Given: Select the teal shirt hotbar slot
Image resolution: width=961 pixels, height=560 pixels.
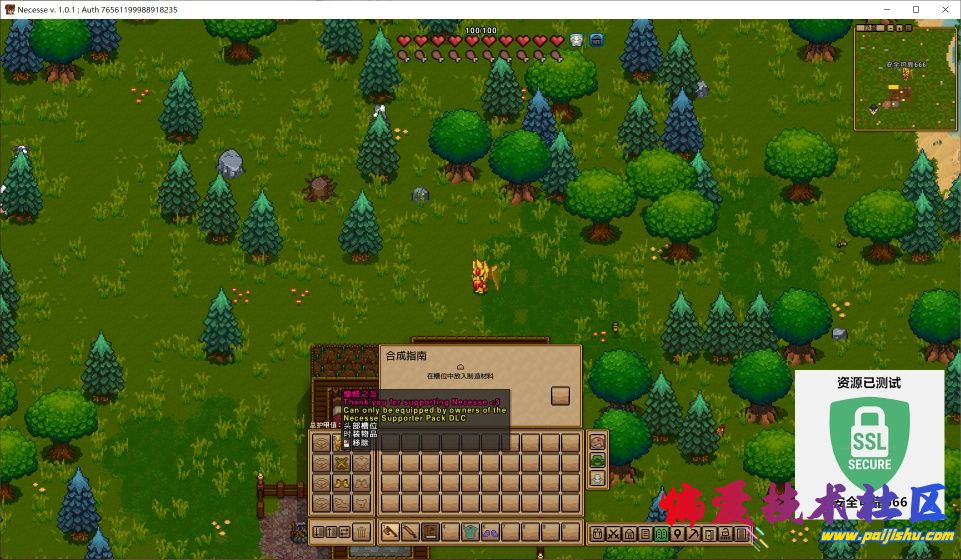Looking at the screenshot, I should pos(470,532).
